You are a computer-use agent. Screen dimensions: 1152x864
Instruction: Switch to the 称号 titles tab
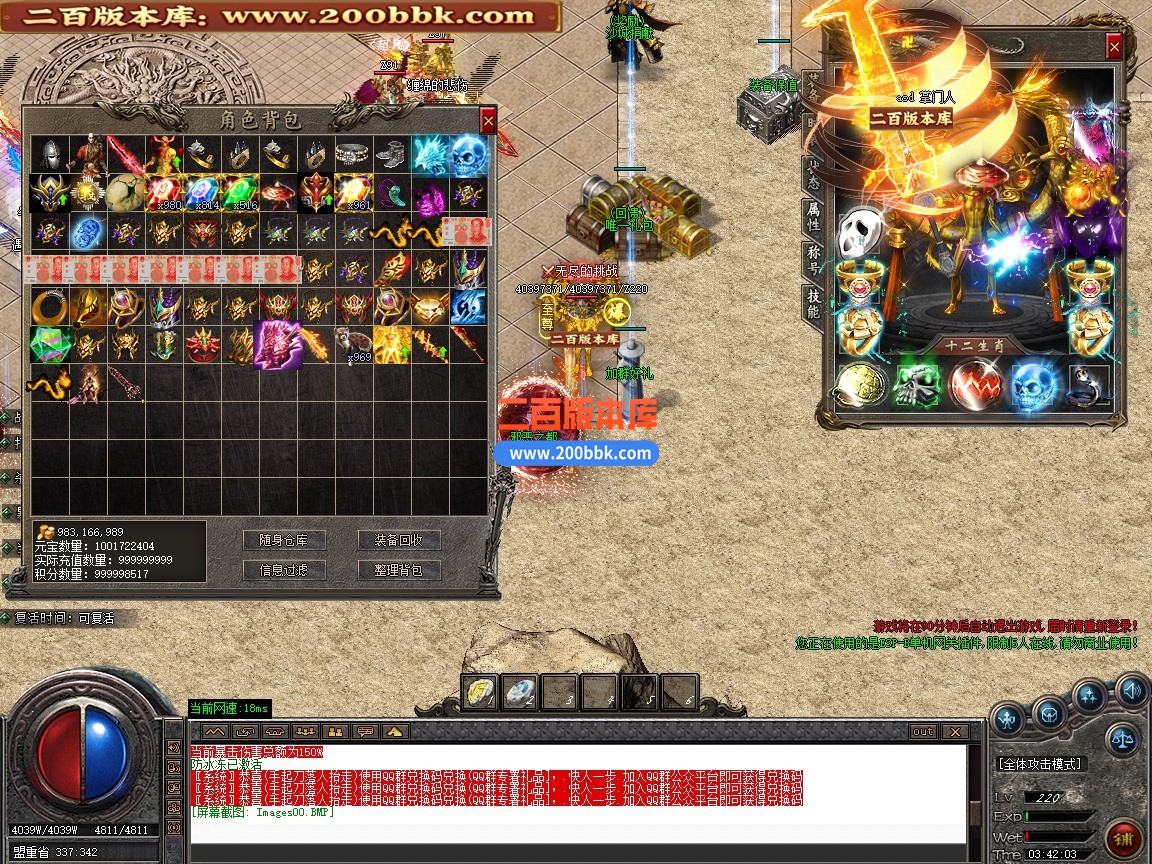814,260
